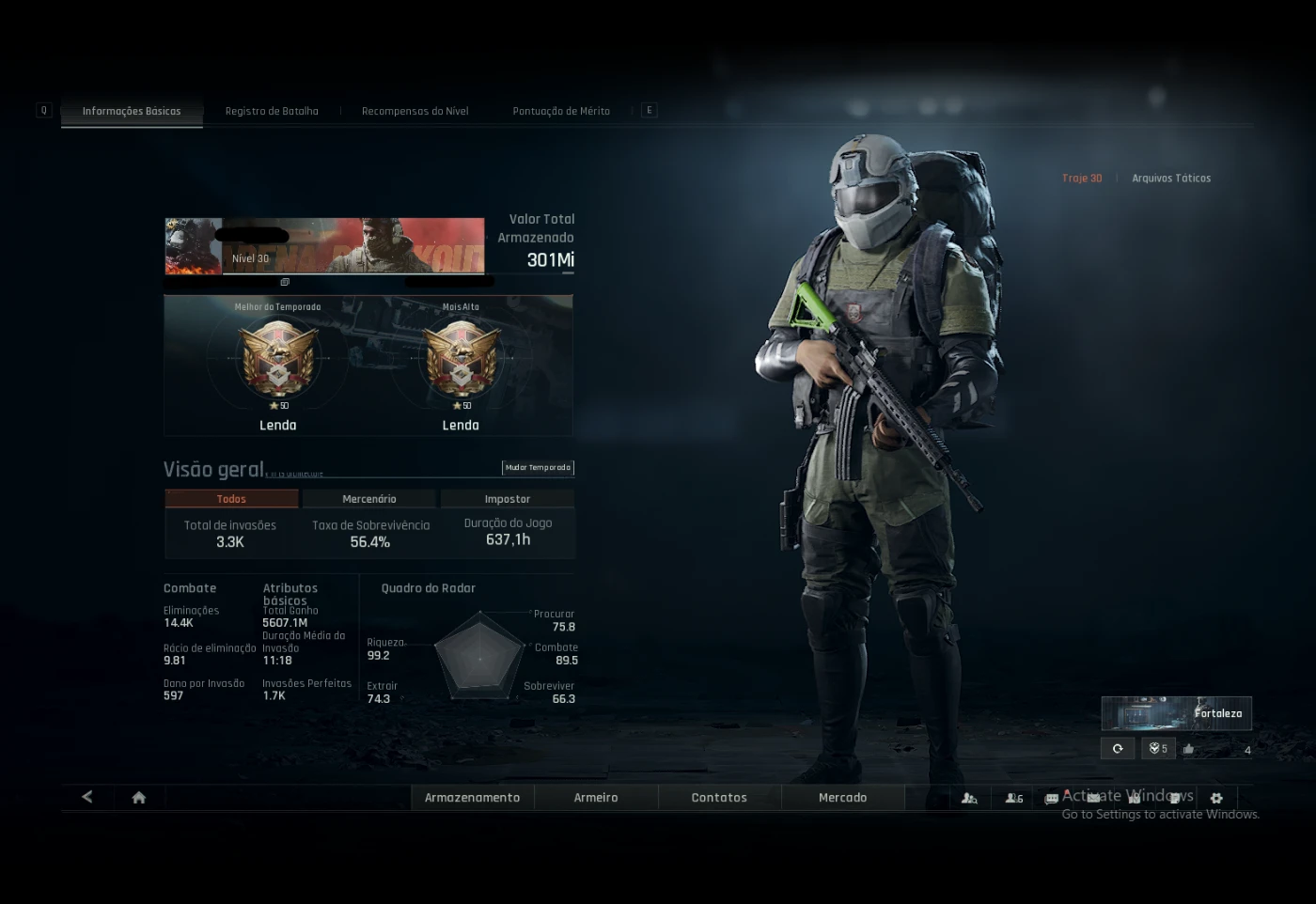The image size is (1316, 904).
Task: Choose the Traje 3D view
Action: [1082, 178]
